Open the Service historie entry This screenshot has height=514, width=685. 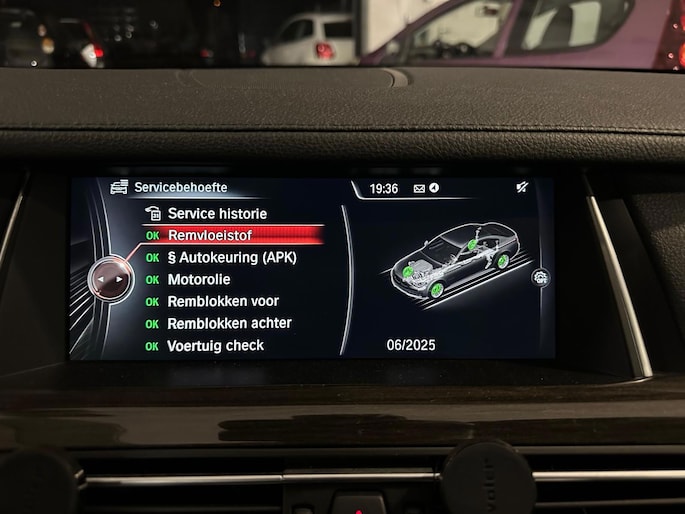(x=216, y=213)
